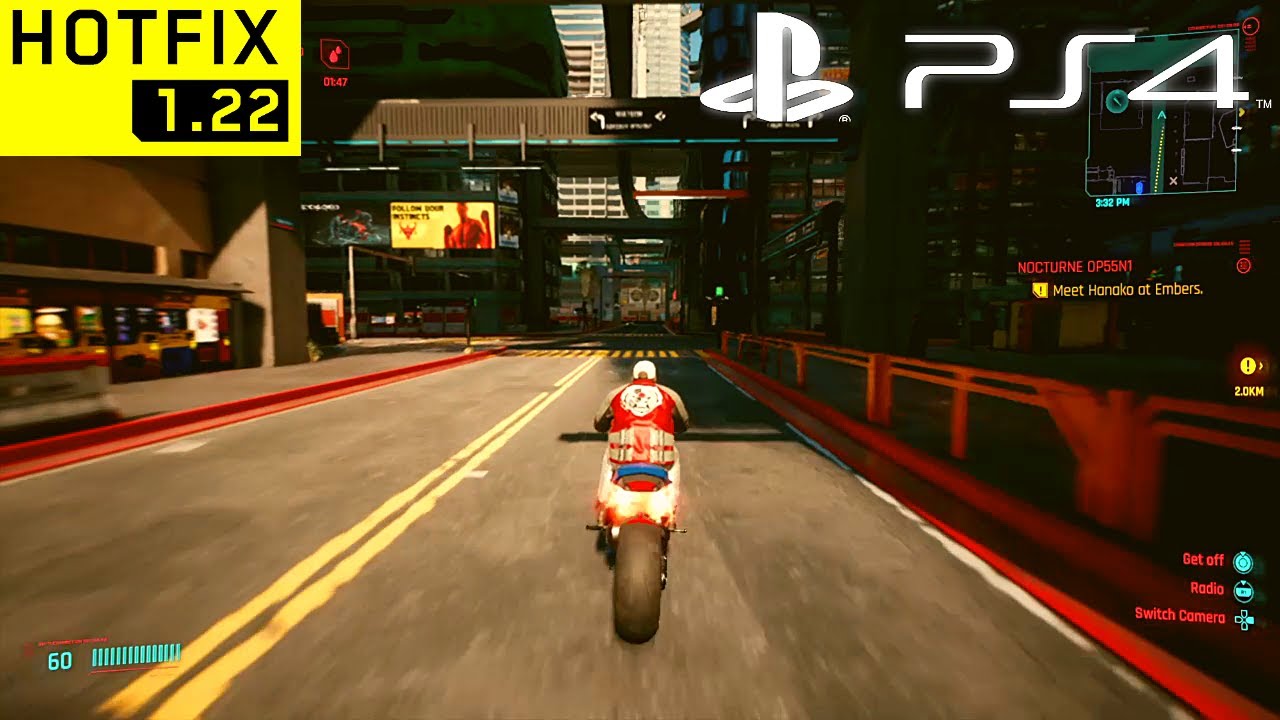The width and height of the screenshot is (1280, 720).
Task: Open the Radio using the R1 icon
Action: (x=1243, y=590)
